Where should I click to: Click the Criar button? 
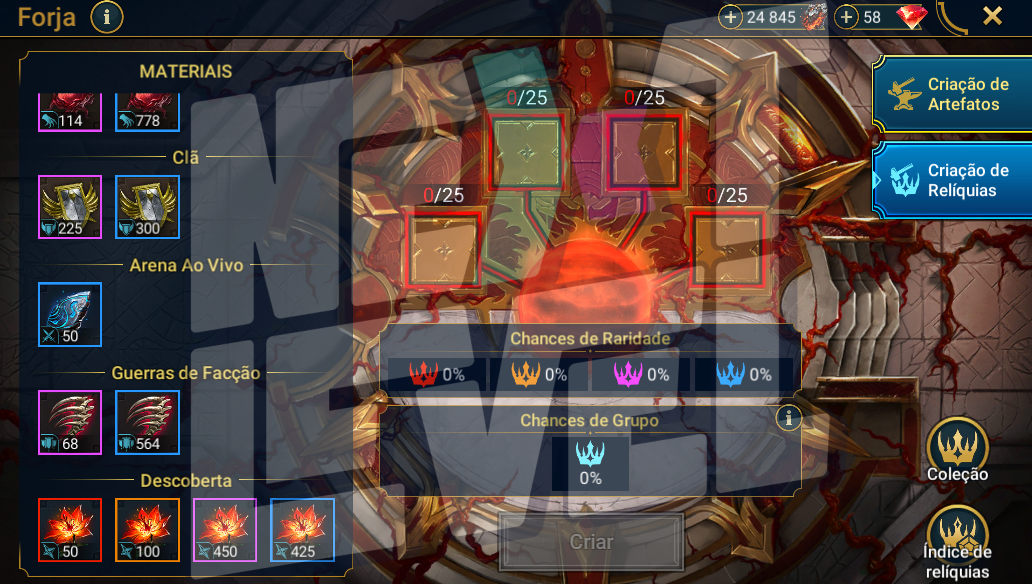click(591, 543)
